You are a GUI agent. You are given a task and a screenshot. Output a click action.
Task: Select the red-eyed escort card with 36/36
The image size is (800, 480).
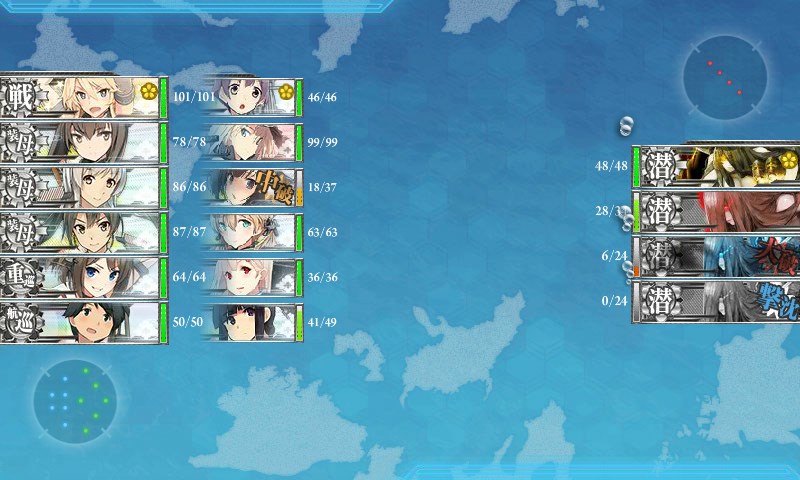[x=250, y=277]
